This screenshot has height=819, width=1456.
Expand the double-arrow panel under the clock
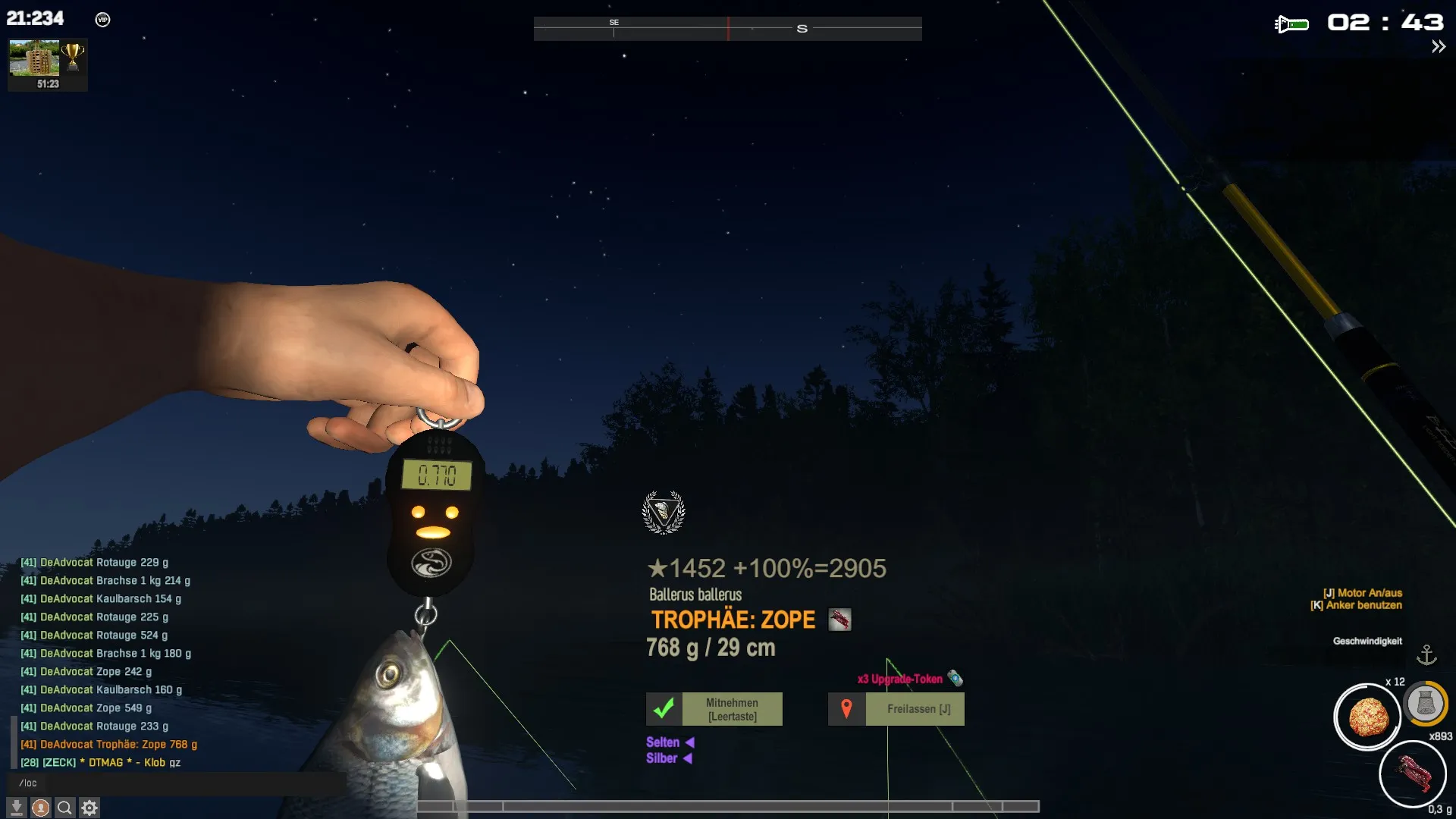tap(1438, 47)
